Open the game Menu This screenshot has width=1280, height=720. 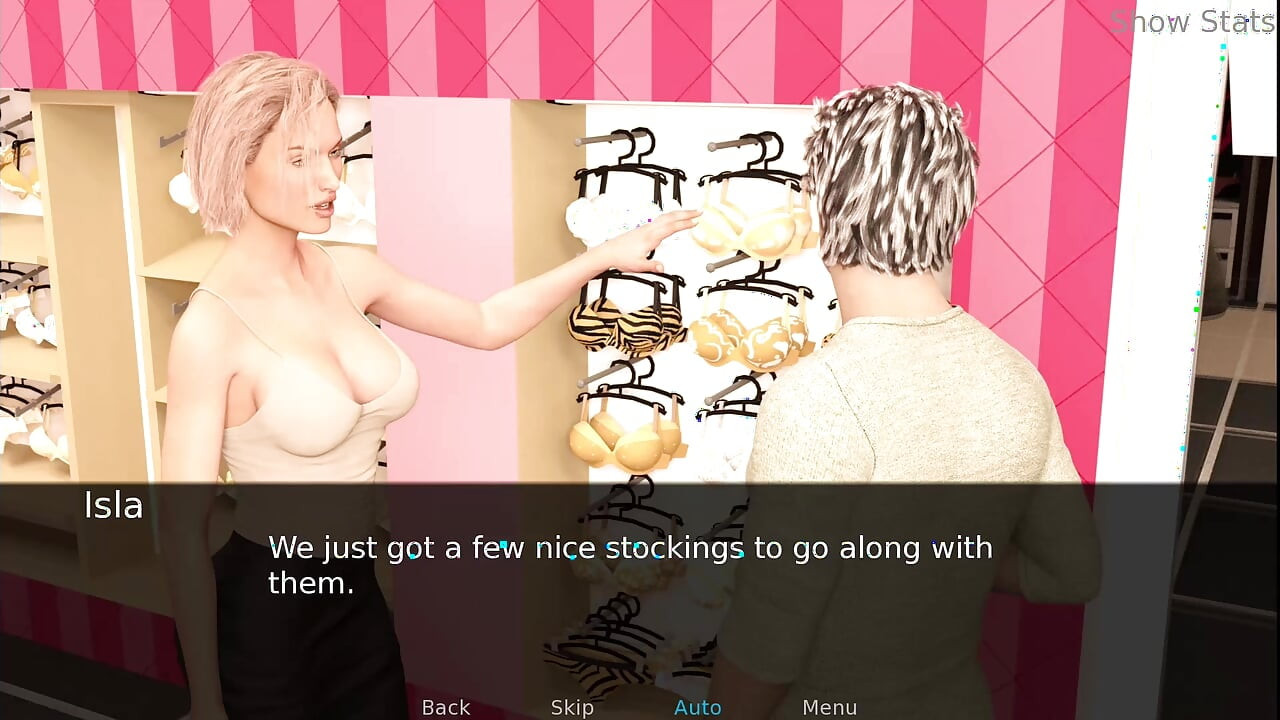point(828,707)
